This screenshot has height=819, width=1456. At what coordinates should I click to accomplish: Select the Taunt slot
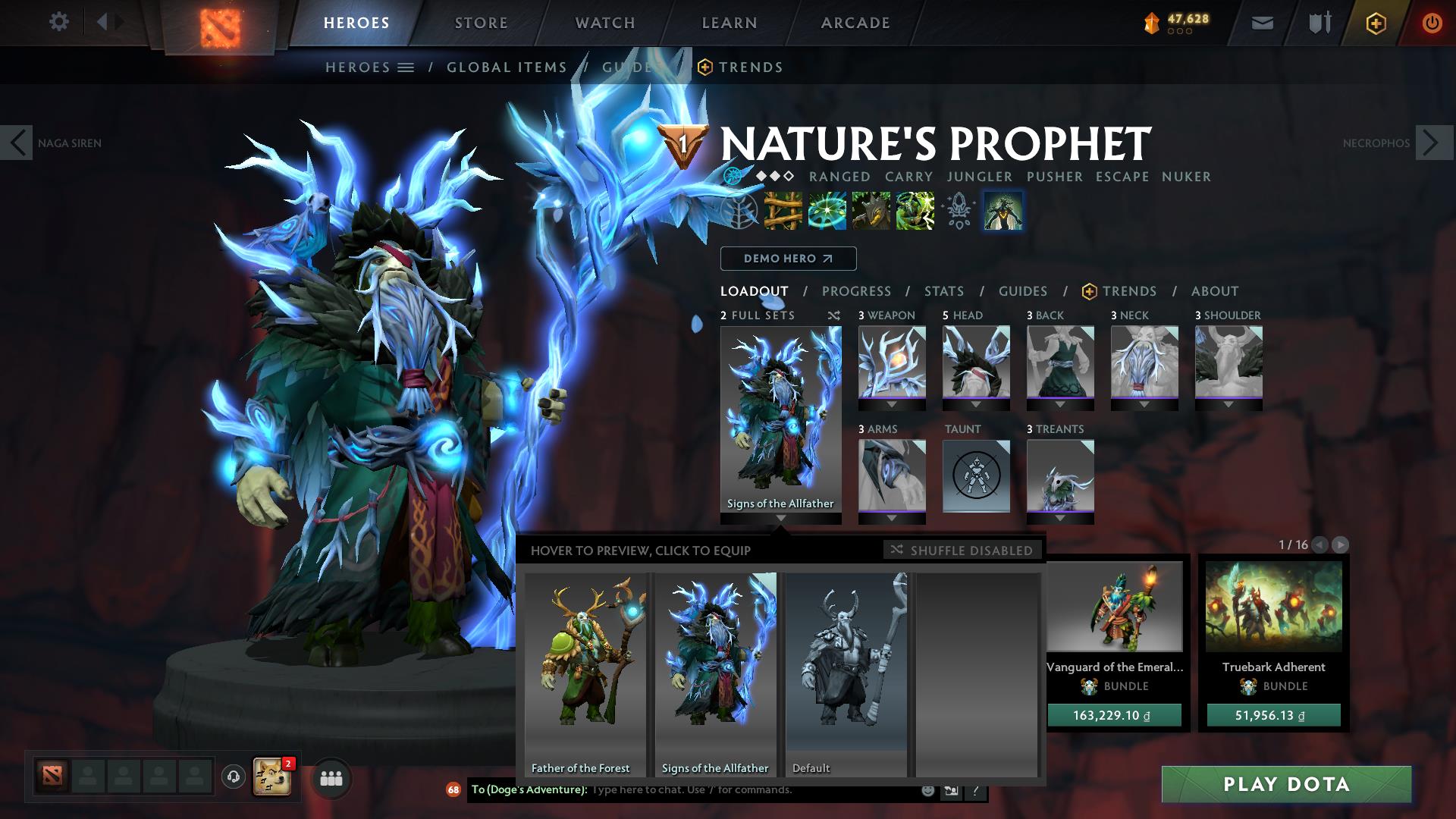(x=976, y=476)
